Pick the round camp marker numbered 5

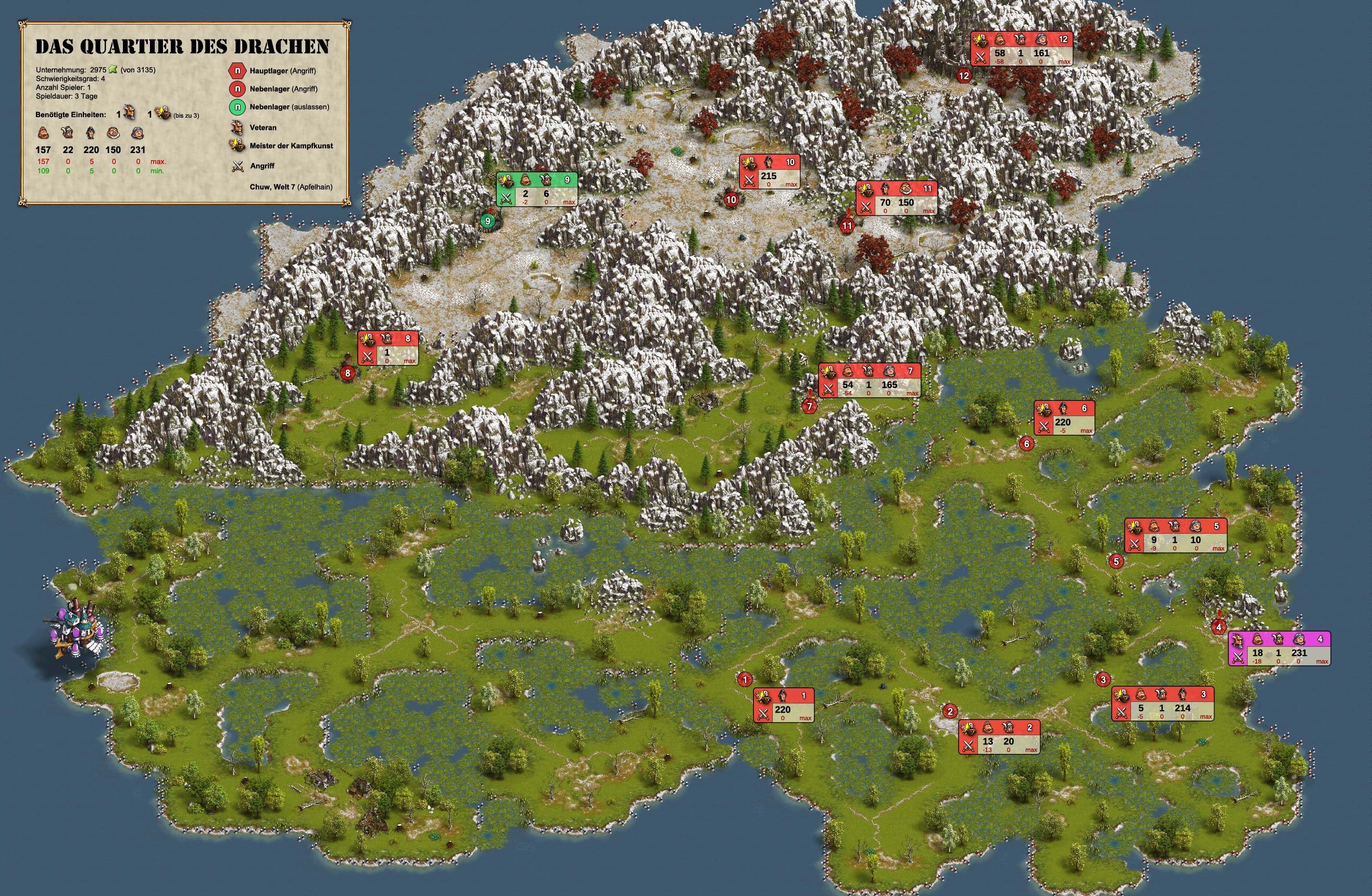(x=1116, y=561)
